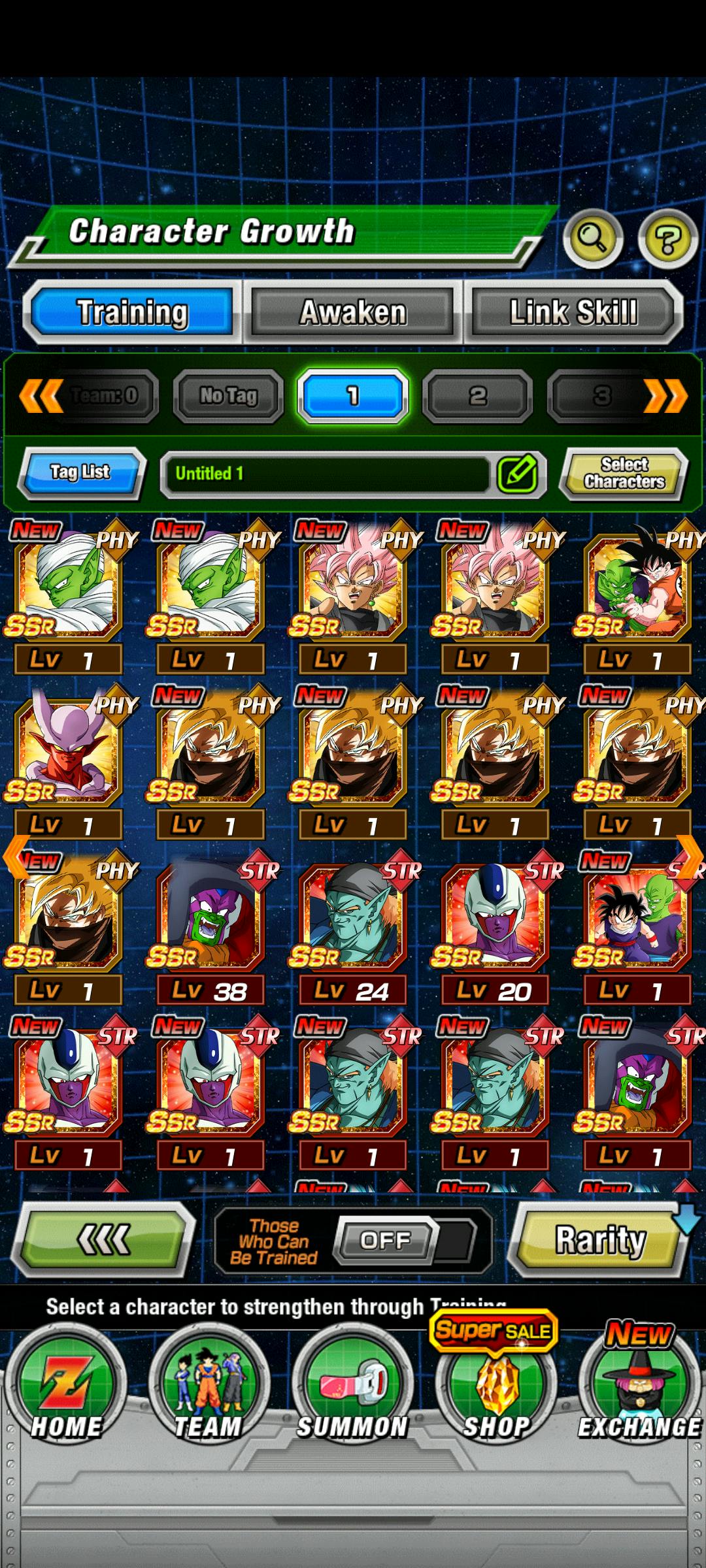
Task: Choose the No Tag filter
Action: click(228, 395)
